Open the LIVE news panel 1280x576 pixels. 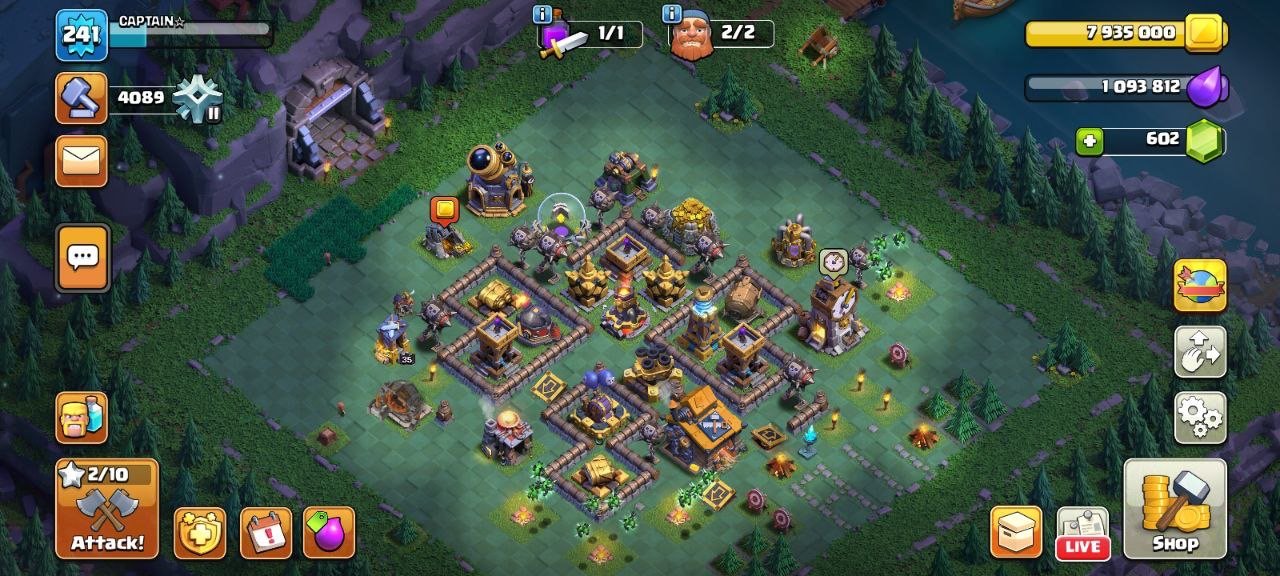(x=1083, y=532)
